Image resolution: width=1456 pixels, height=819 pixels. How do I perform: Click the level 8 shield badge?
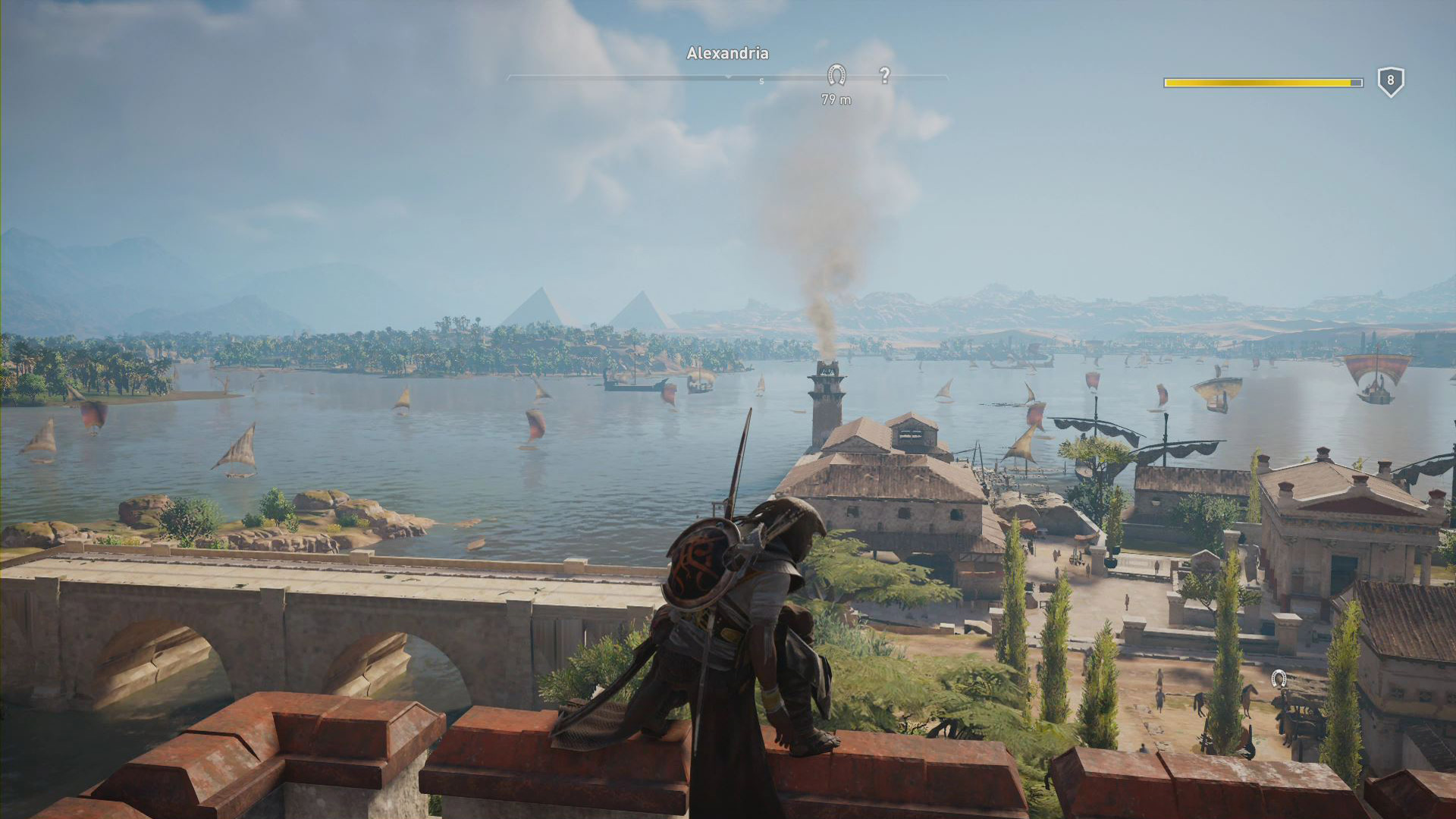pos(1390,81)
